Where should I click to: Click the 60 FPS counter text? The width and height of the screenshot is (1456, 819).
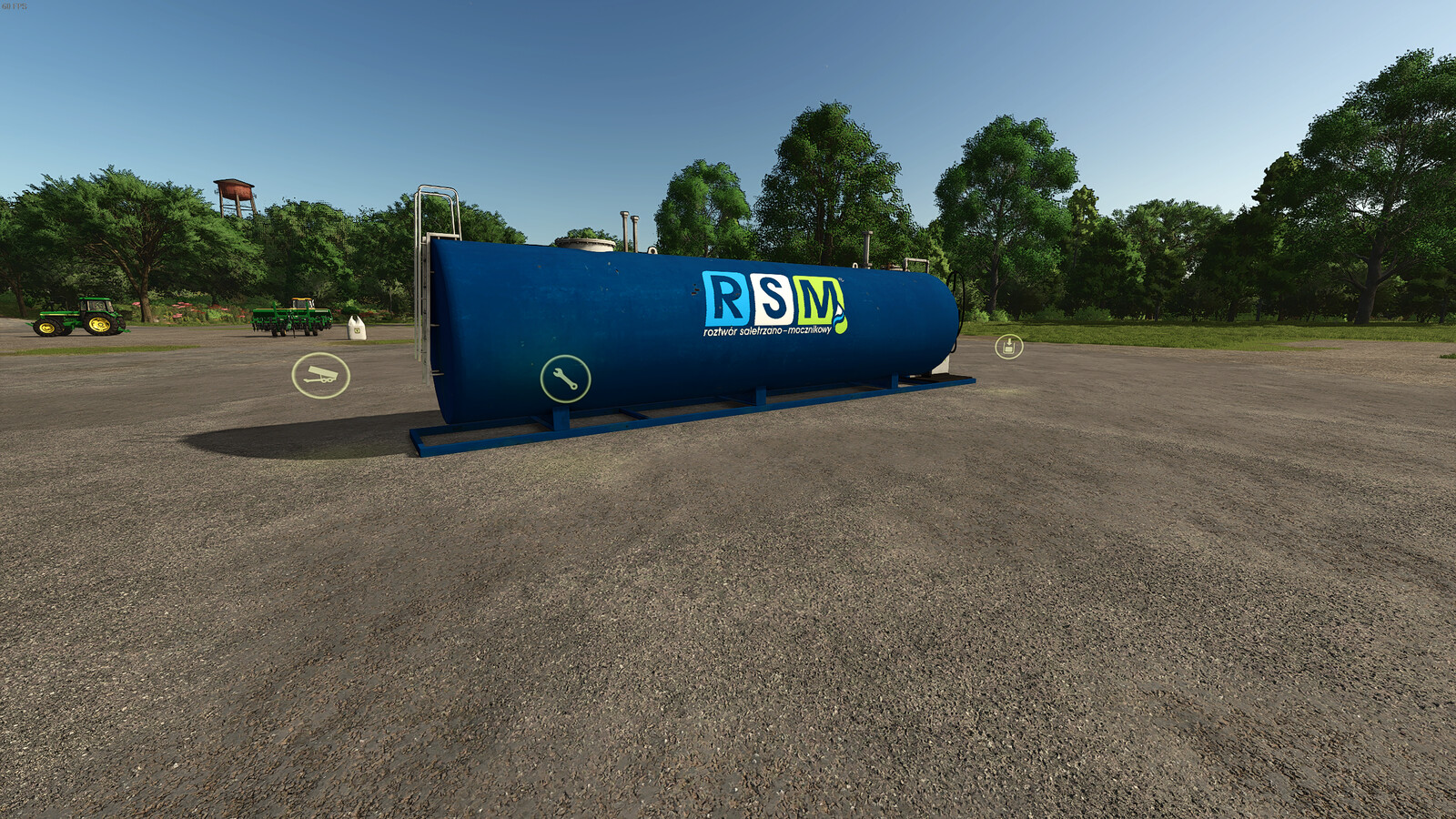[15, 6]
